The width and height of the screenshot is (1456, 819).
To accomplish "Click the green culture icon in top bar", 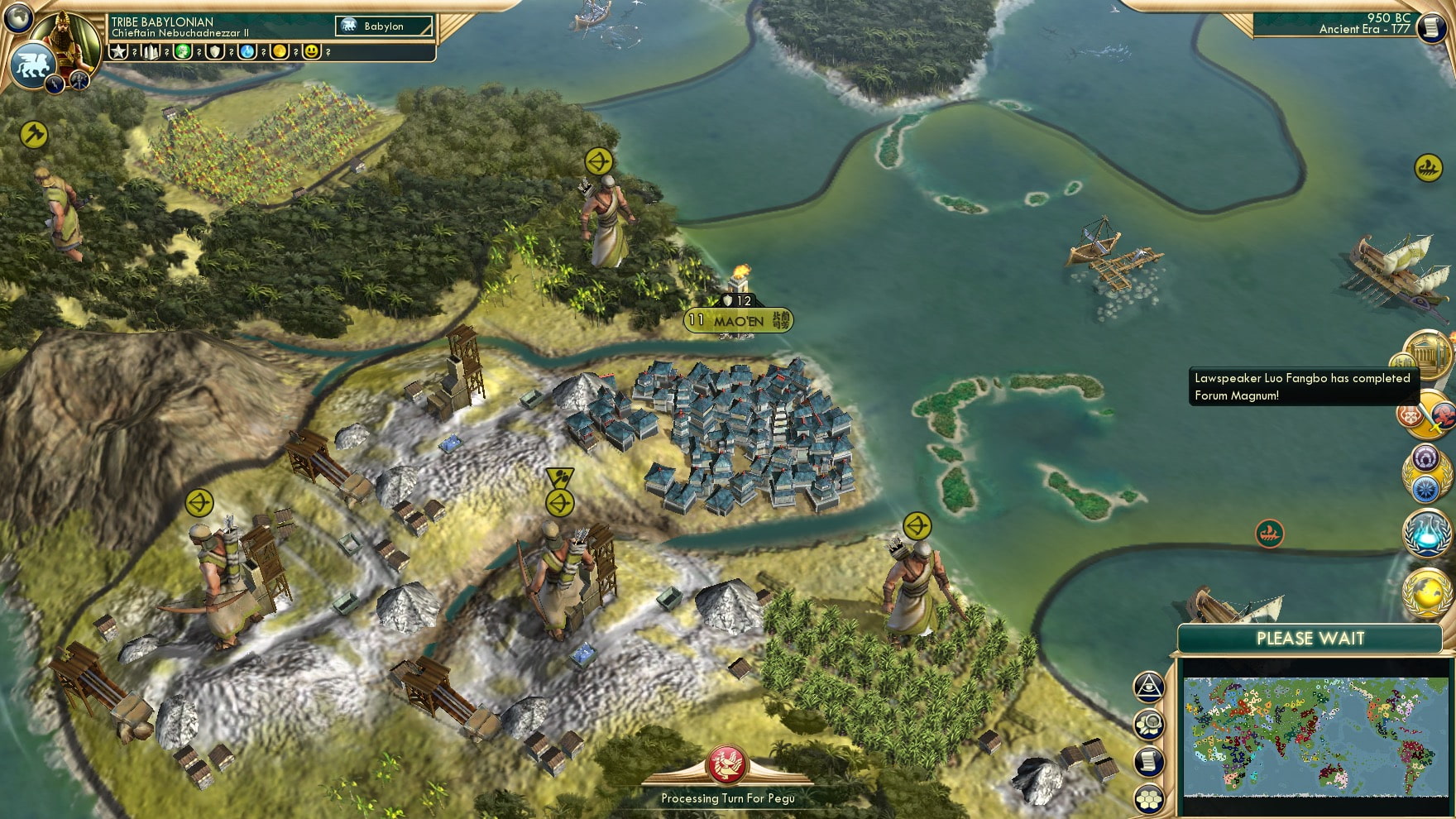I will (x=183, y=53).
